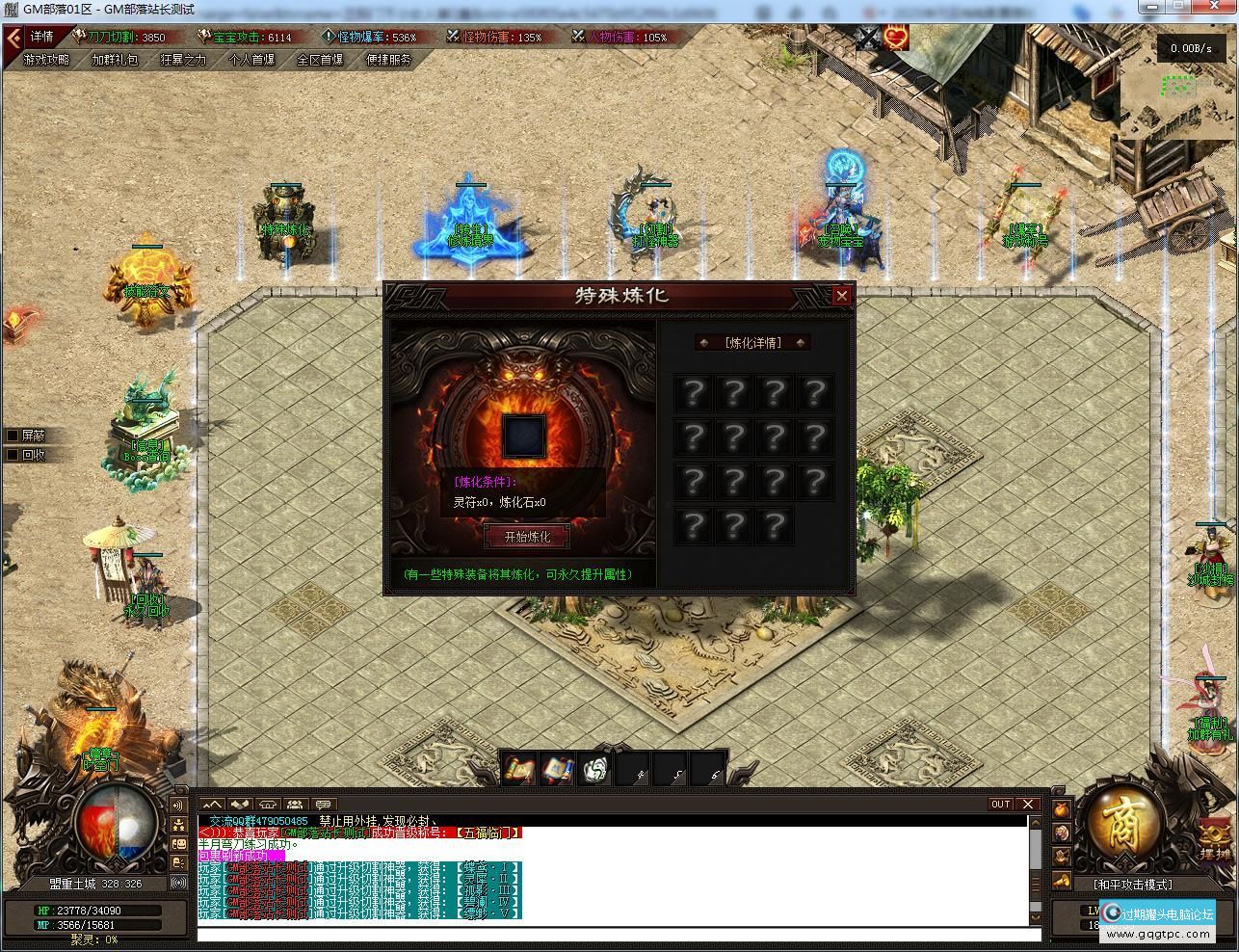Viewport: 1239px width, 952px height.
Task: Select the speaker icon left of chat panel
Action: (177, 805)
